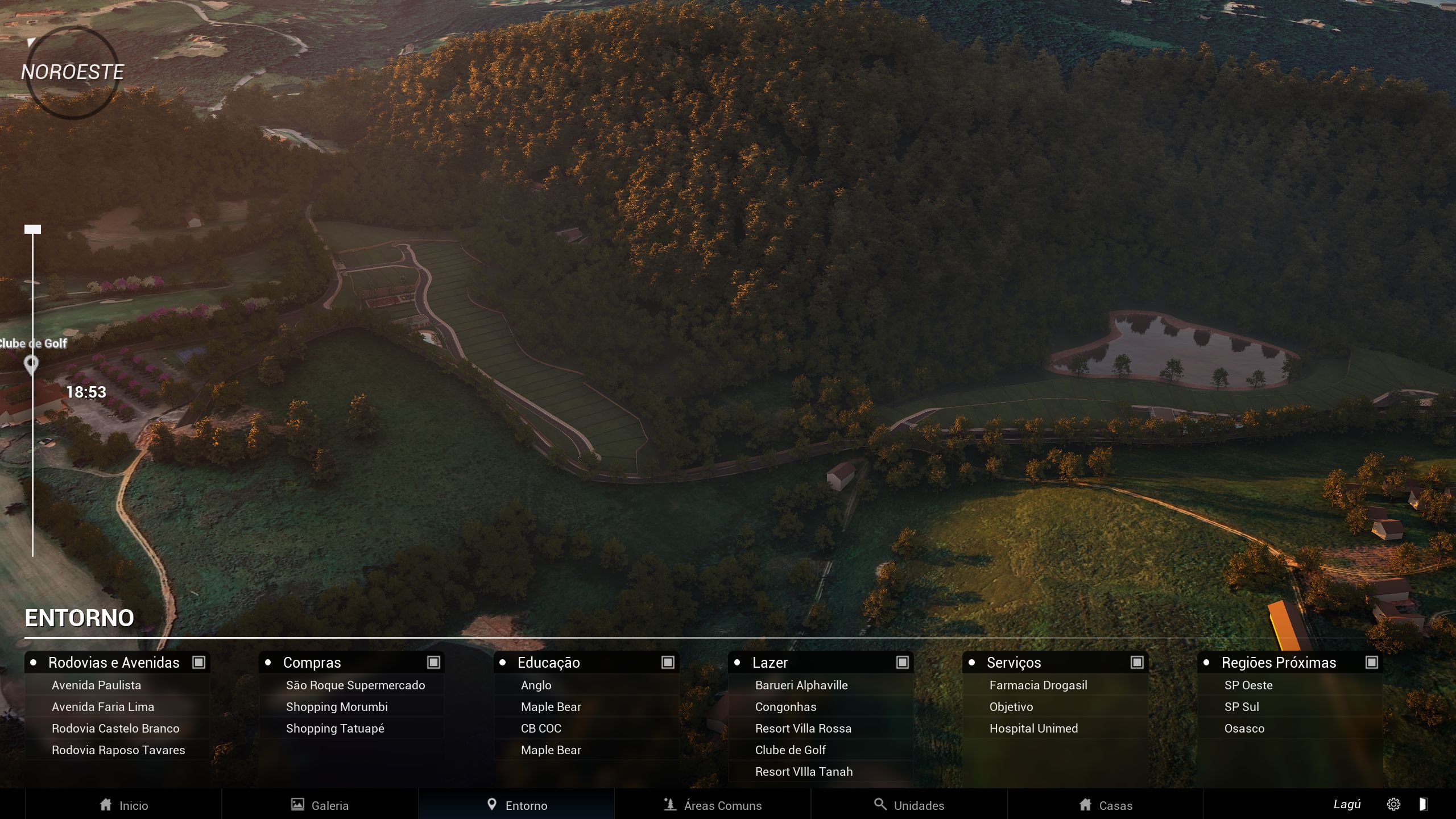Show the Áreas Comuns section
Viewport: 1456px width, 819px height.
pos(713,805)
